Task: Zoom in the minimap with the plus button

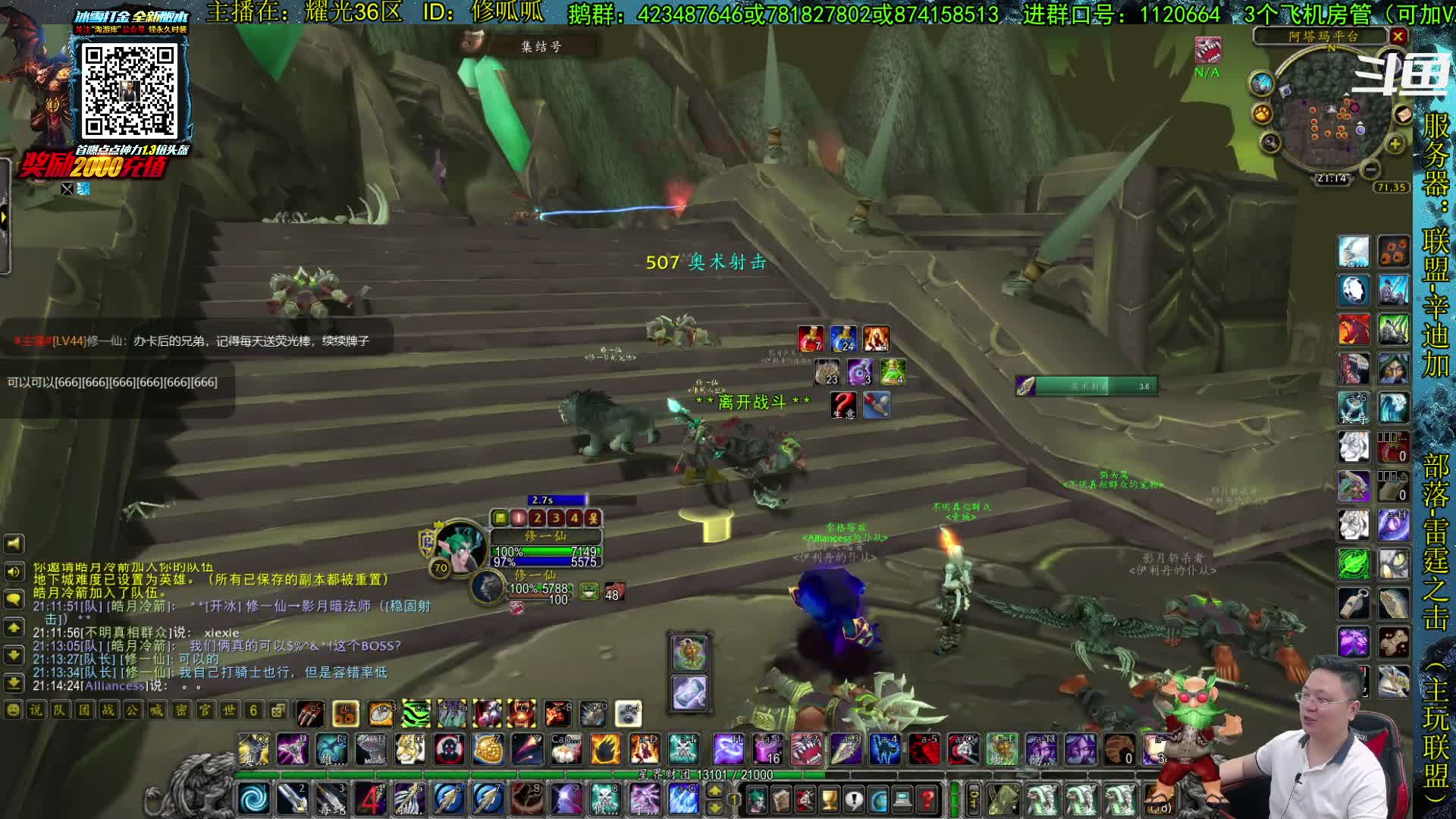Action: point(1395,144)
